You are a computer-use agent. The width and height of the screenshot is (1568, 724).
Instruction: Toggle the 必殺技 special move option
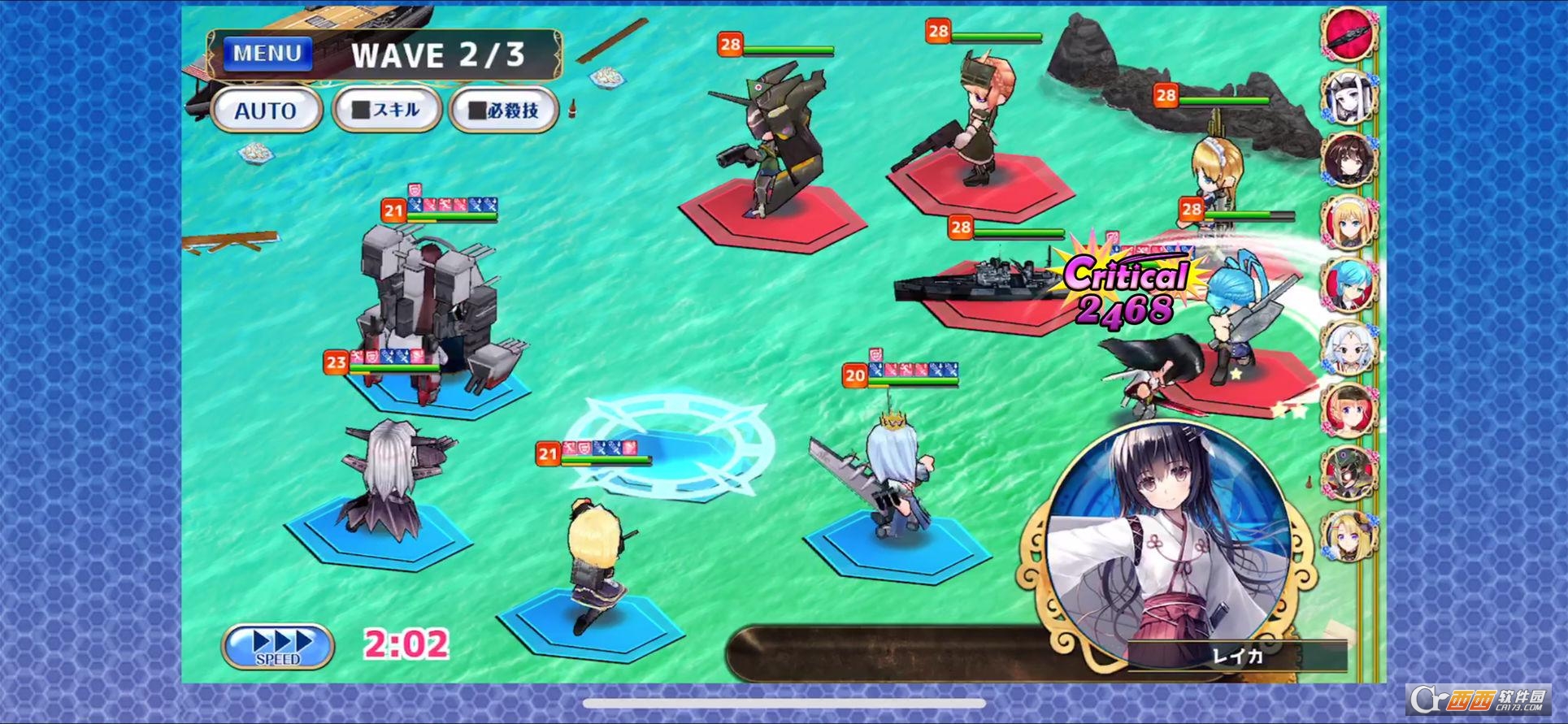click(504, 110)
